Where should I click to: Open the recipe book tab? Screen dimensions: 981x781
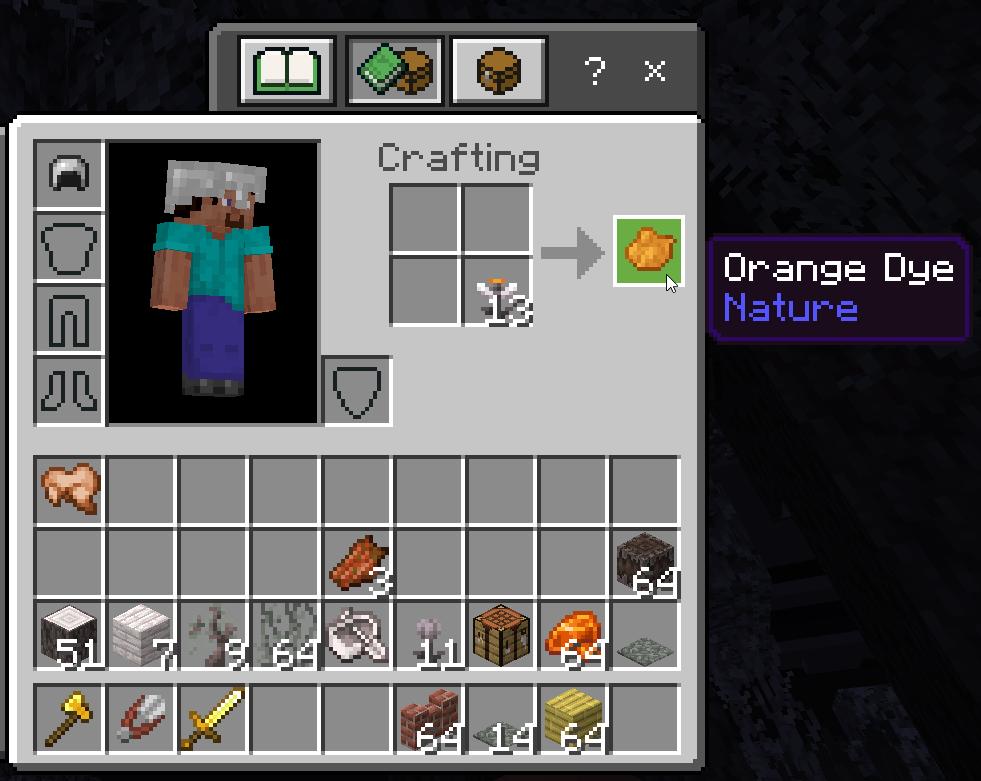pyautogui.click(x=287, y=71)
